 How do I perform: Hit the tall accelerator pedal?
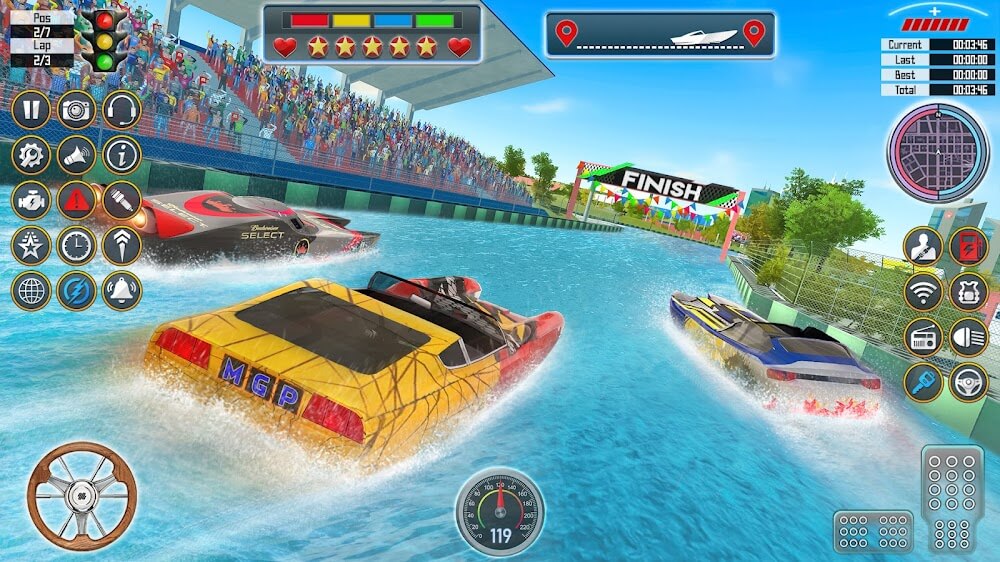click(x=952, y=498)
